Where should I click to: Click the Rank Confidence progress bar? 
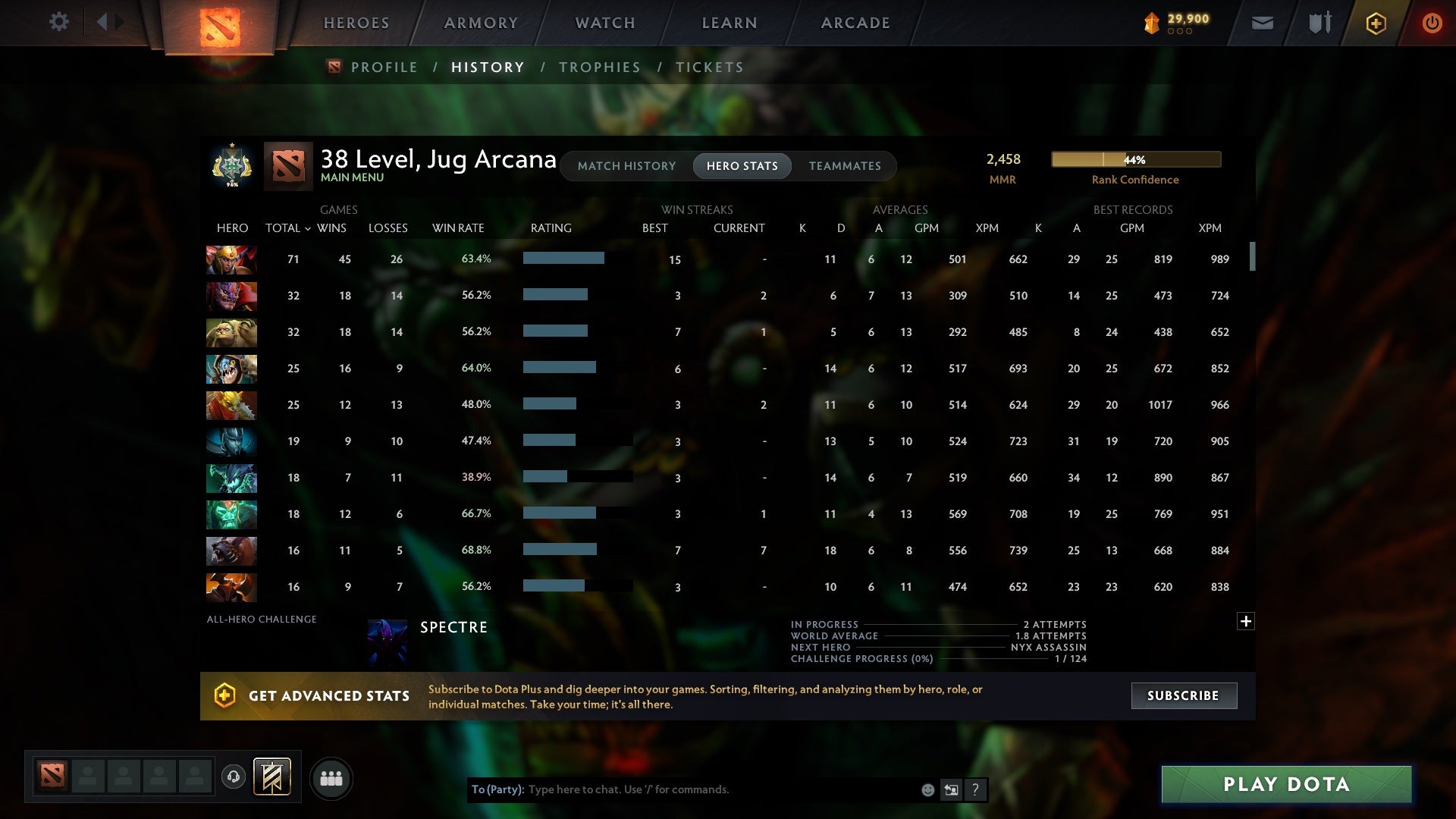tap(1135, 159)
